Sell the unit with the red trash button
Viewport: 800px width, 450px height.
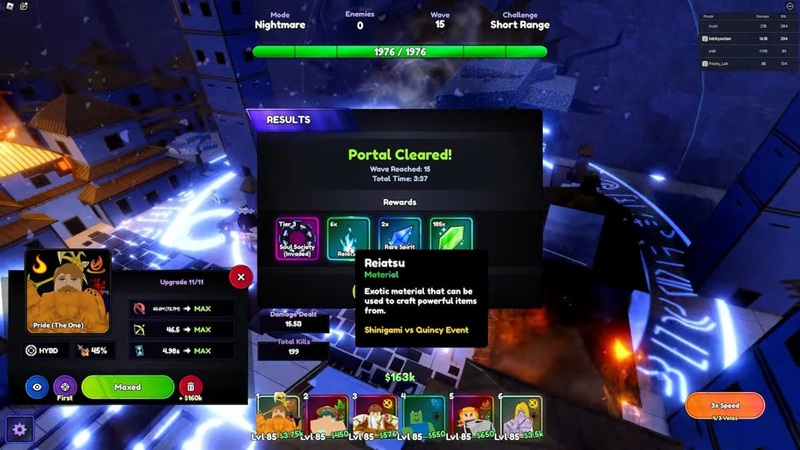pos(190,387)
